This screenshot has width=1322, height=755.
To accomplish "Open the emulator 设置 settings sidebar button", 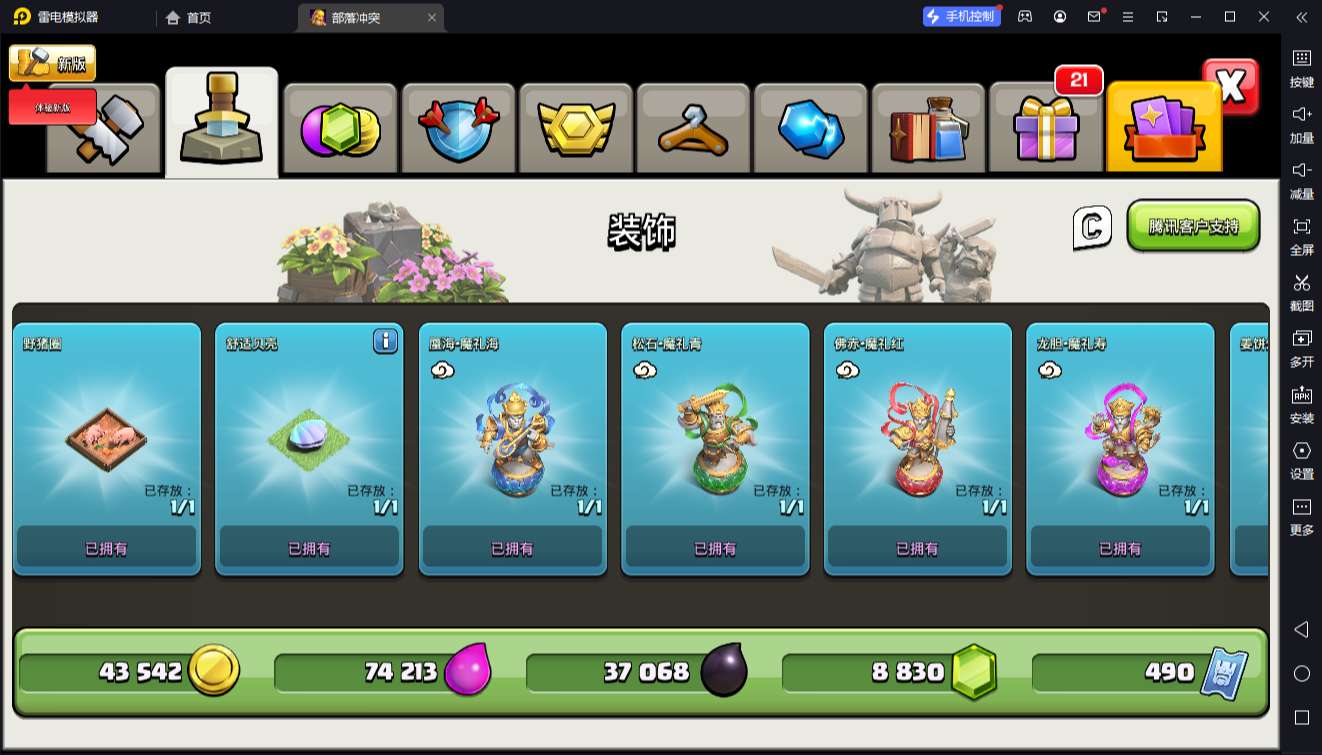I will tap(1301, 459).
